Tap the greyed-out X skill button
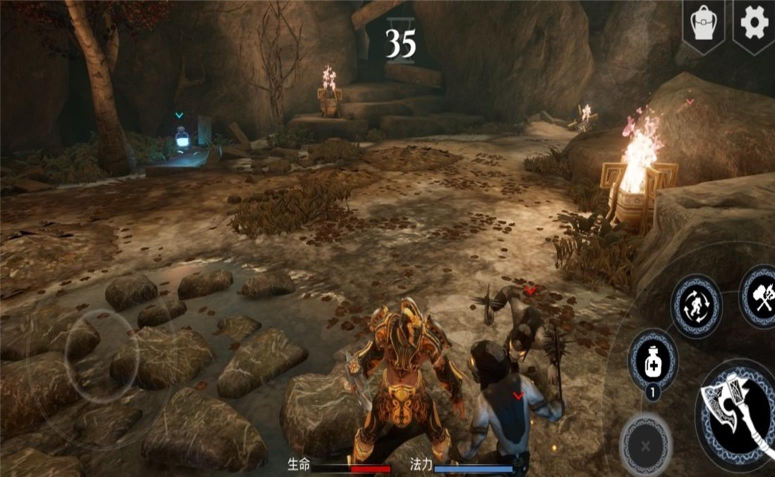The image size is (775, 477). (644, 442)
